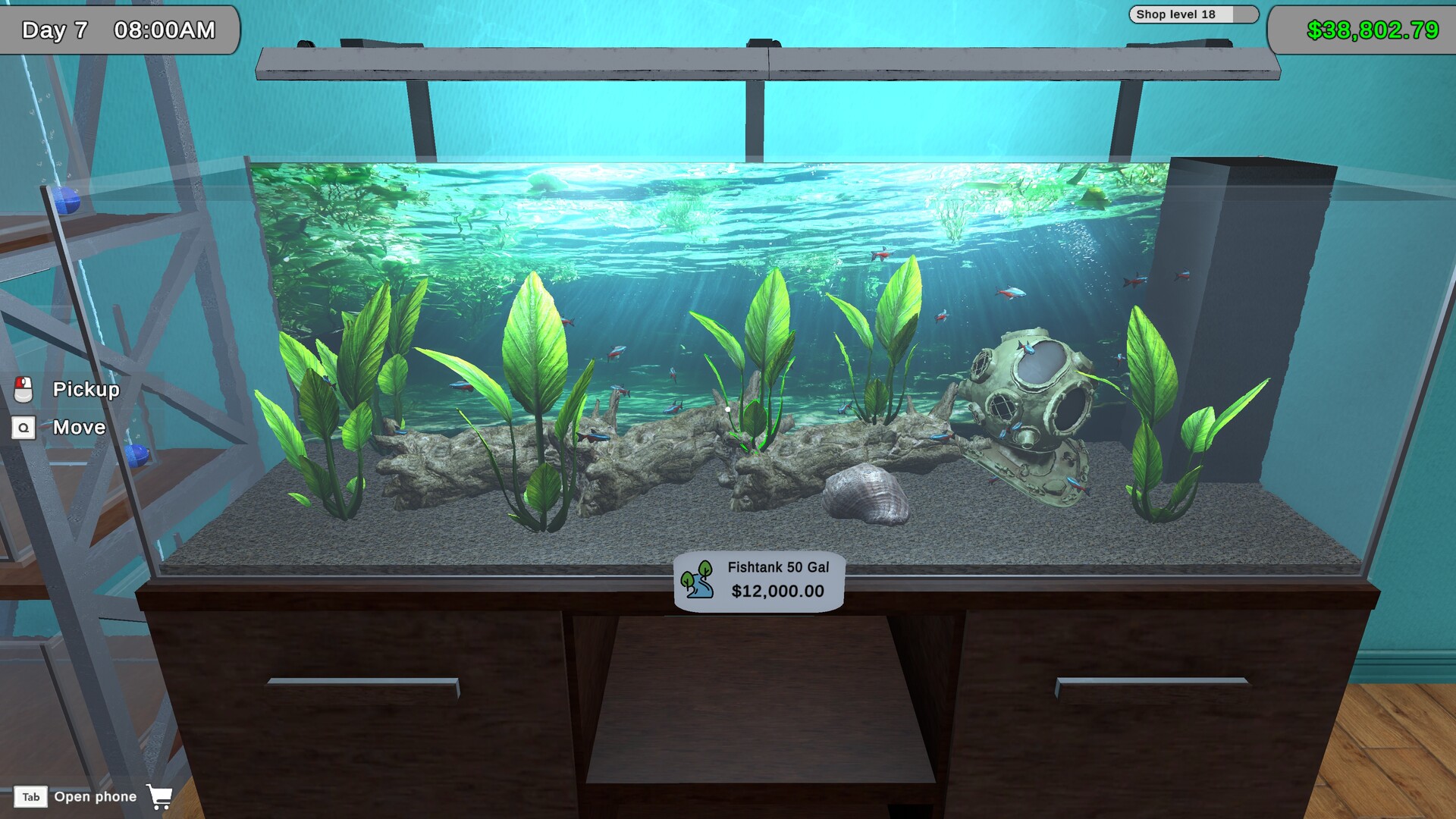Open the shopping cart icon
This screenshot has width=1456, height=819.
click(x=160, y=797)
